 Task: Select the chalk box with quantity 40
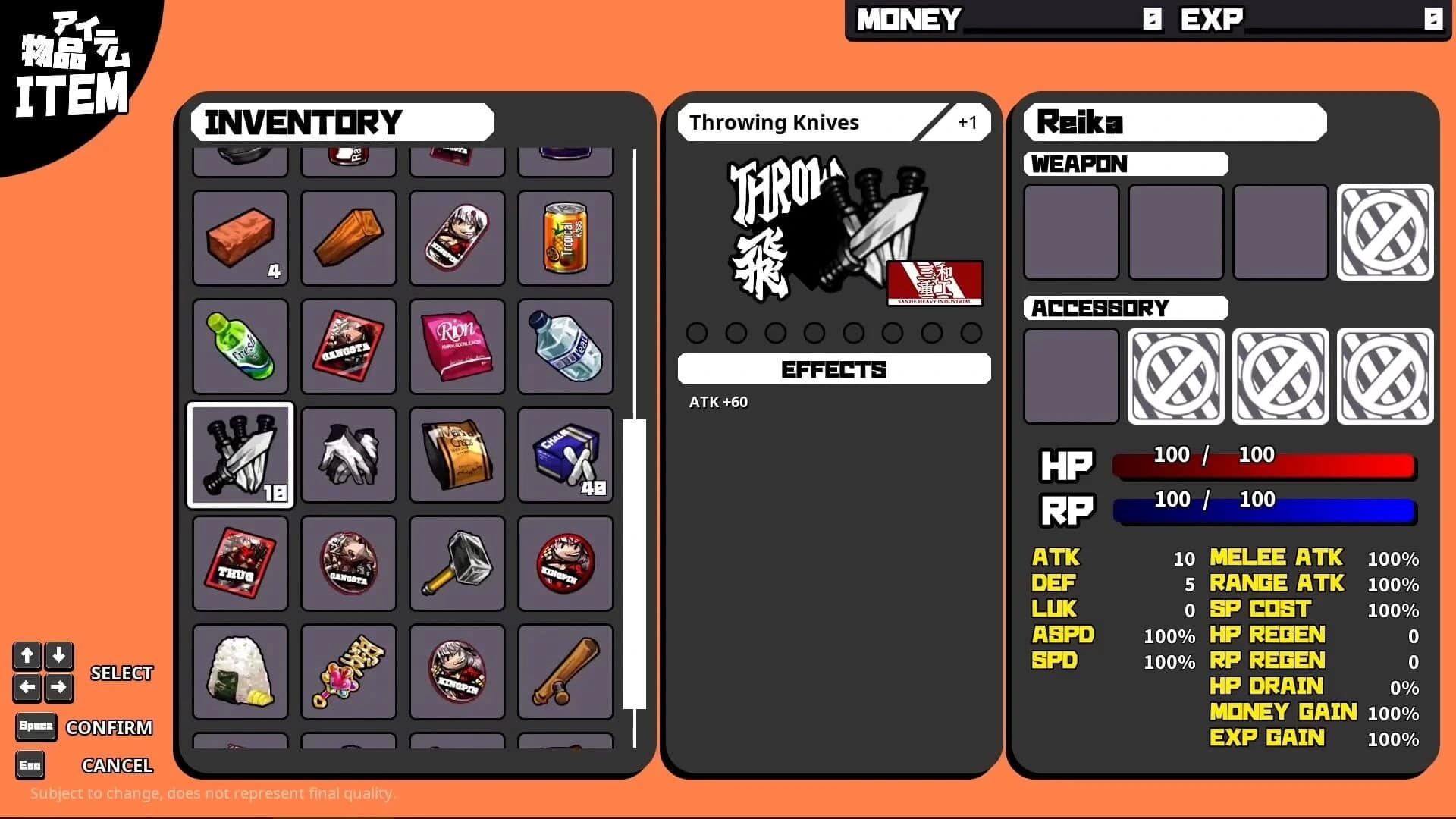[565, 455]
